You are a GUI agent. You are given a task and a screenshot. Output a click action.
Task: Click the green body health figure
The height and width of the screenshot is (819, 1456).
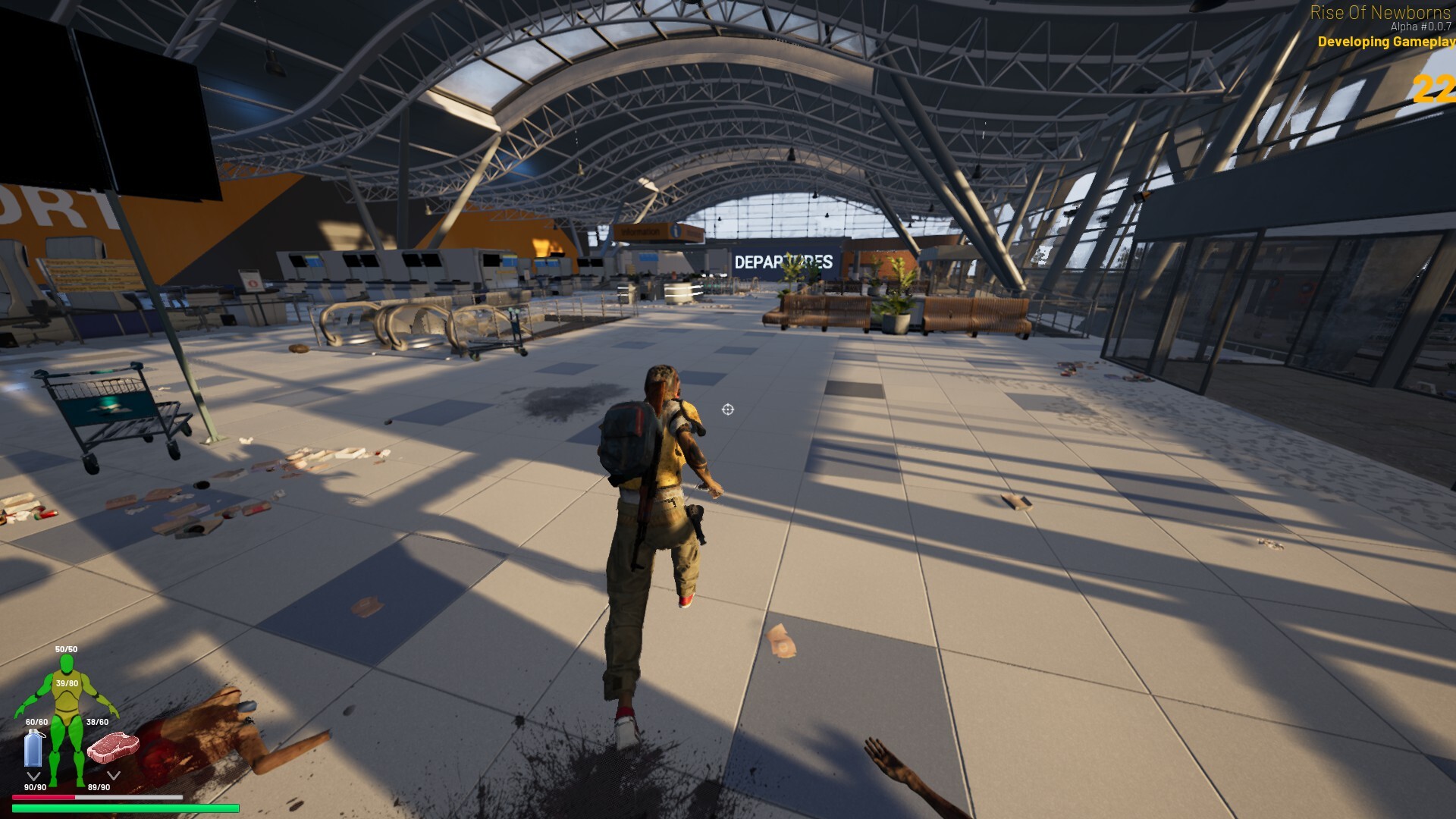tap(67, 713)
